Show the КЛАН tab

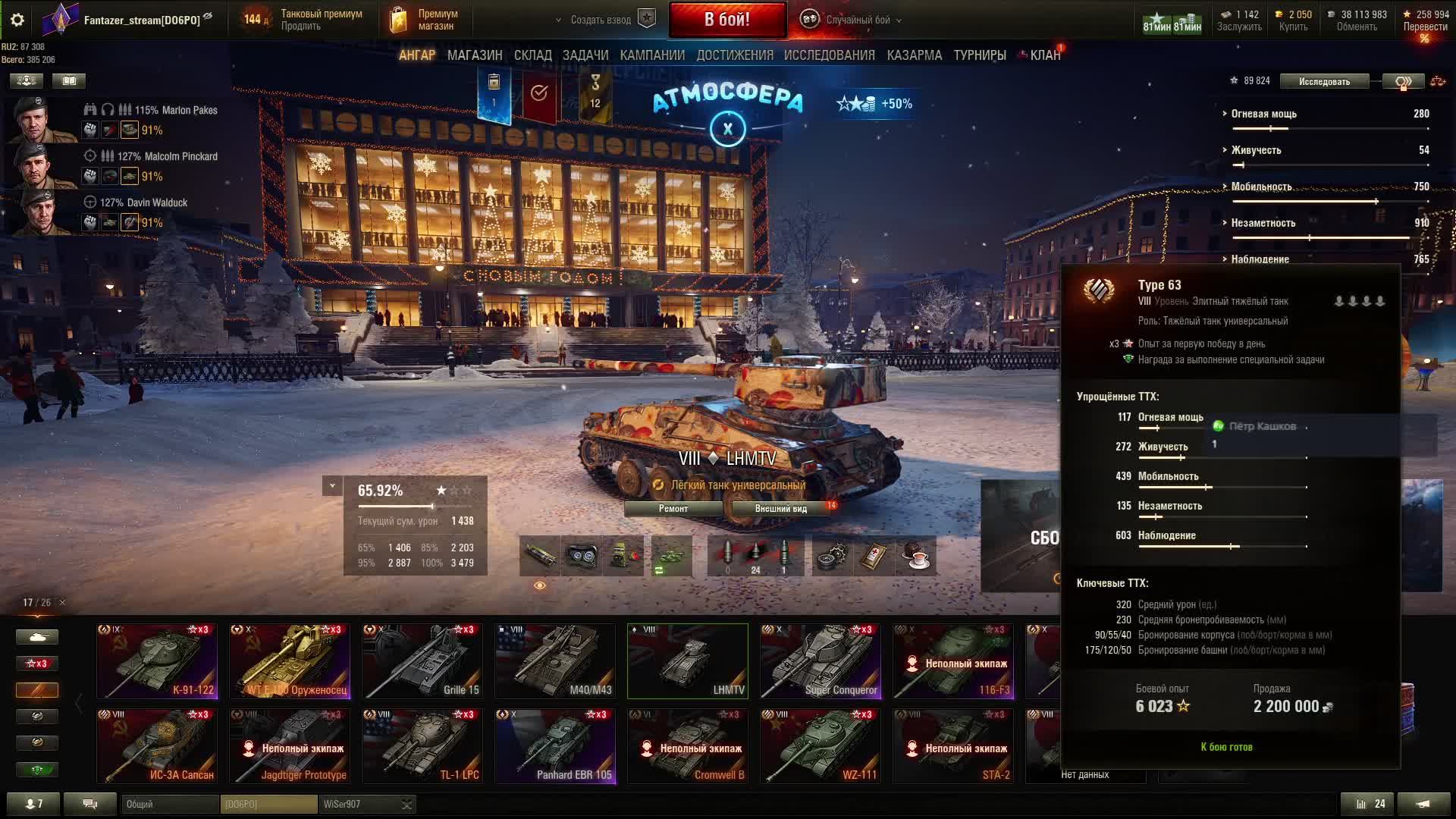[x=1045, y=55]
